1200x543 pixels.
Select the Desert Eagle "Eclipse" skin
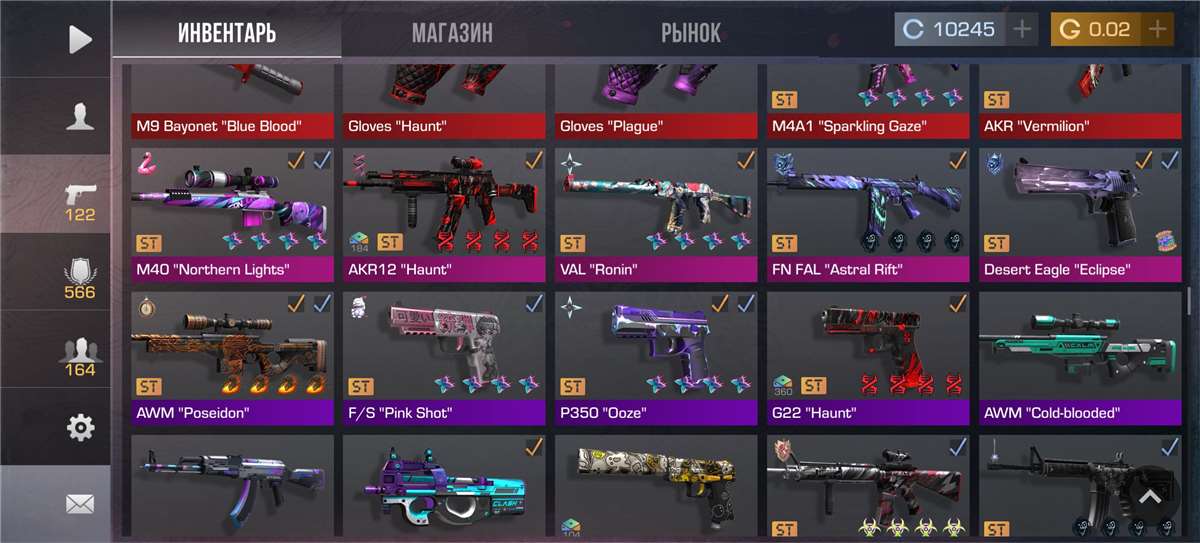[x=1079, y=212]
